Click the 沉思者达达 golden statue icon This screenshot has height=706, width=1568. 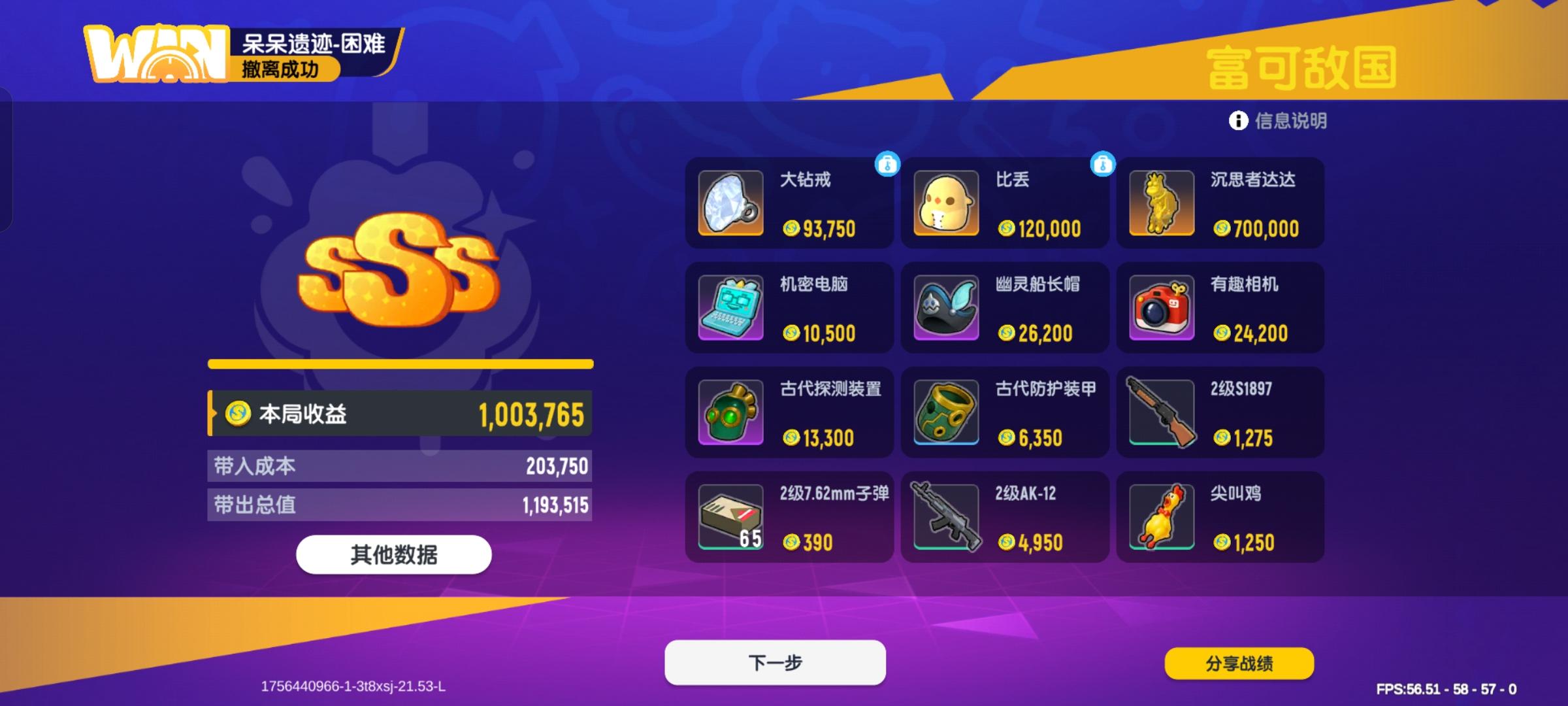pos(1161,204)
